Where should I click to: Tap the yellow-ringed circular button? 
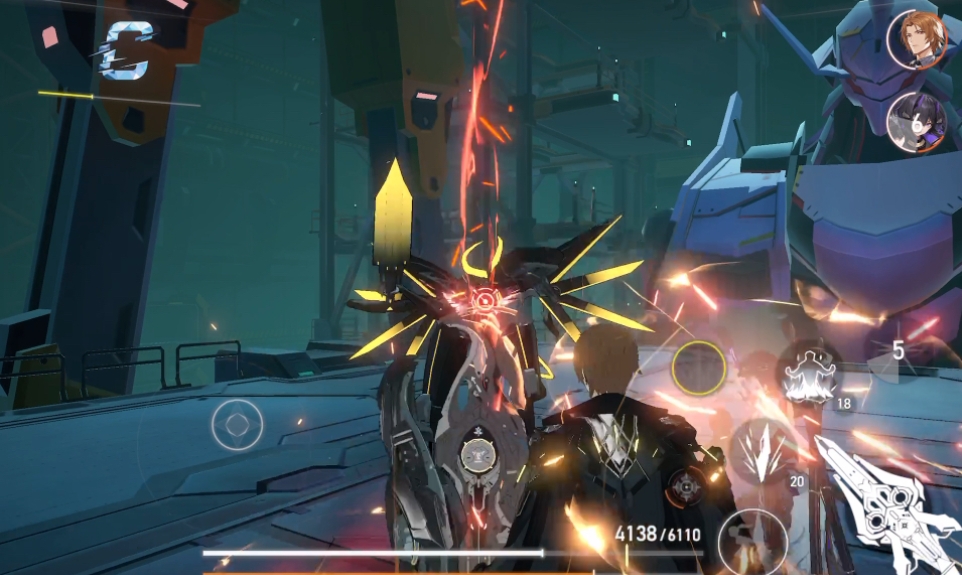pyautogui.click(x=698, y=368)
